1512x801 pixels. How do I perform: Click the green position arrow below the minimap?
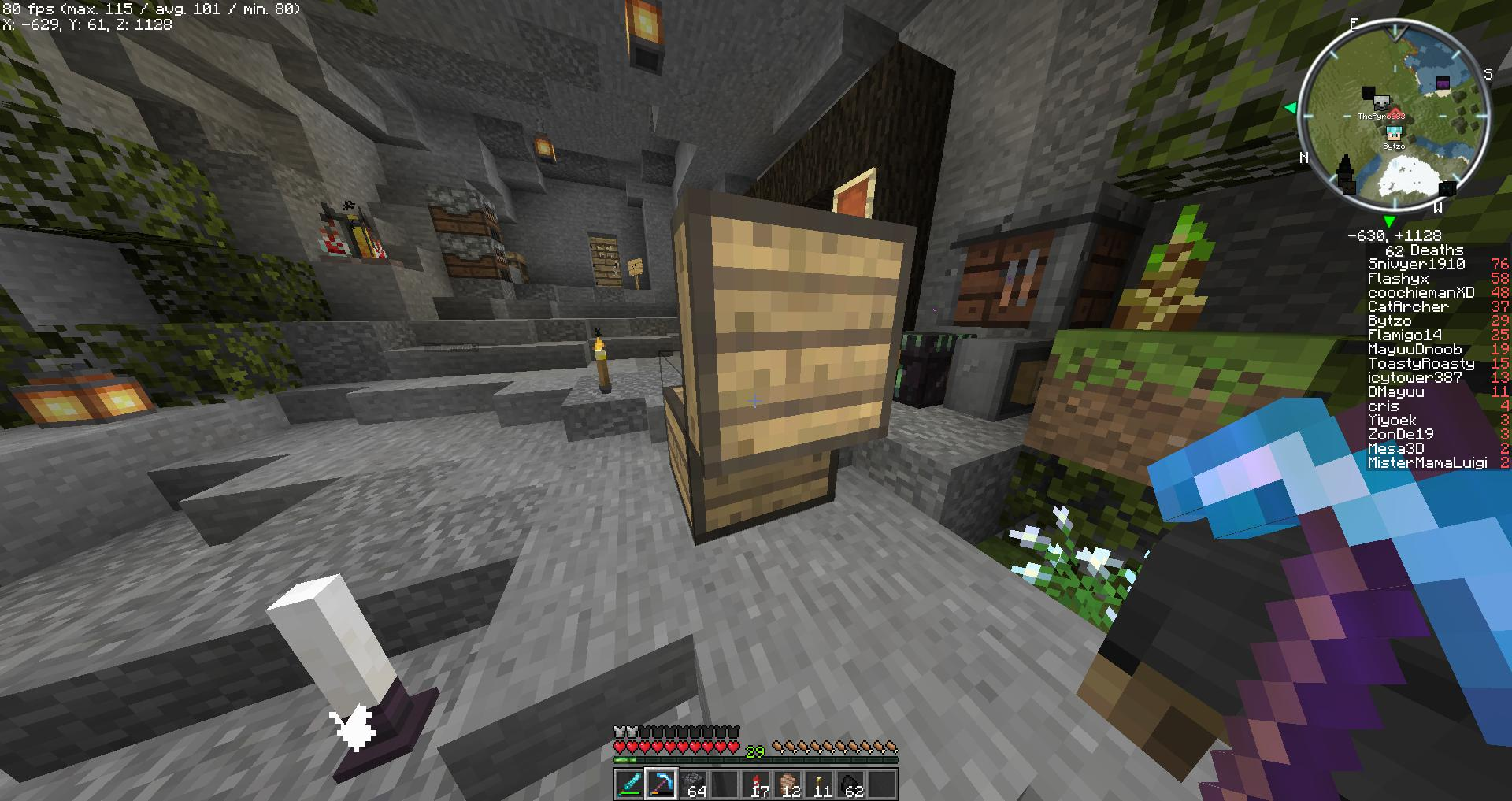point(1390,221)
